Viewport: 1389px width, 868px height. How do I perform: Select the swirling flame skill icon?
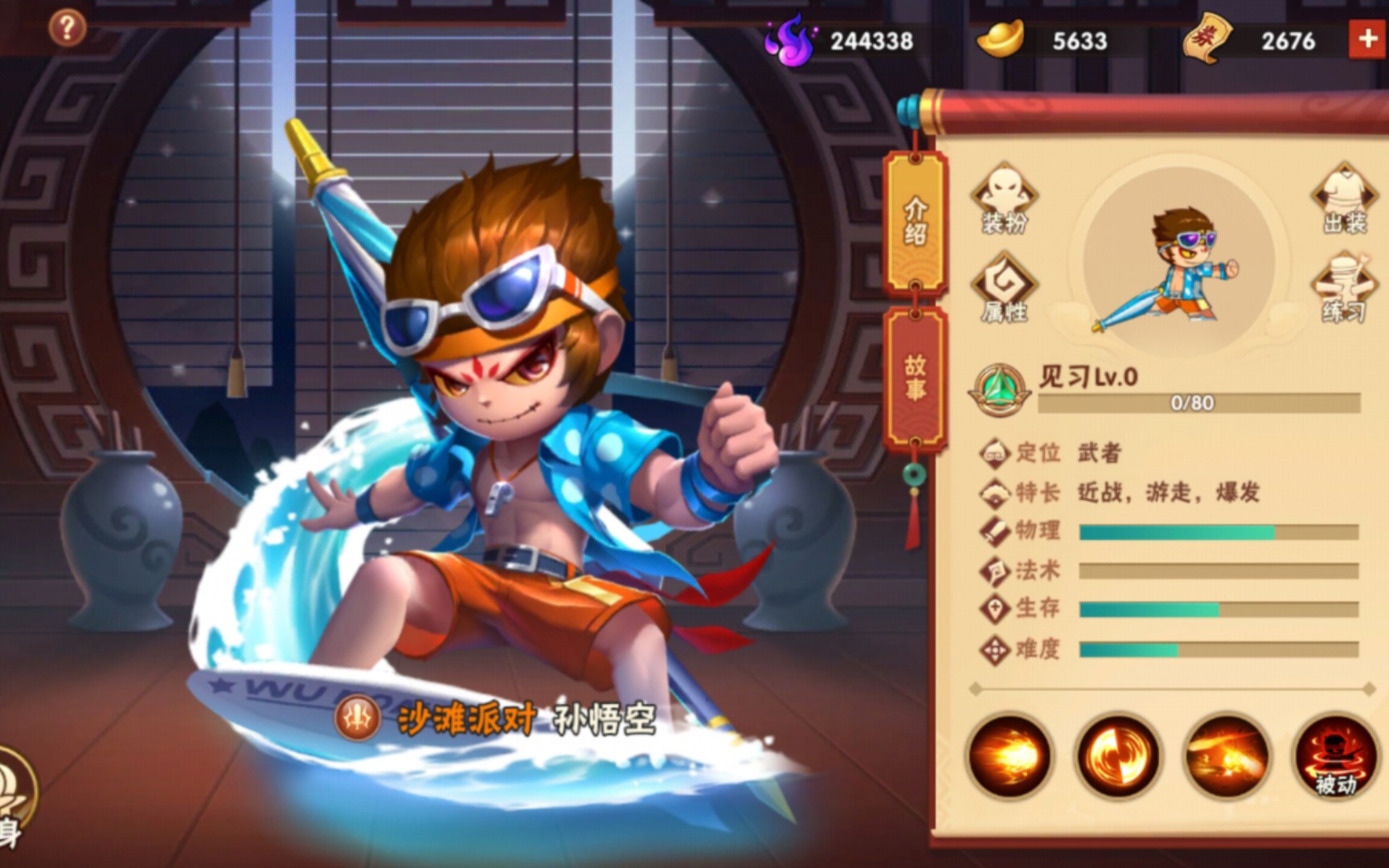tap(1117, 755)
